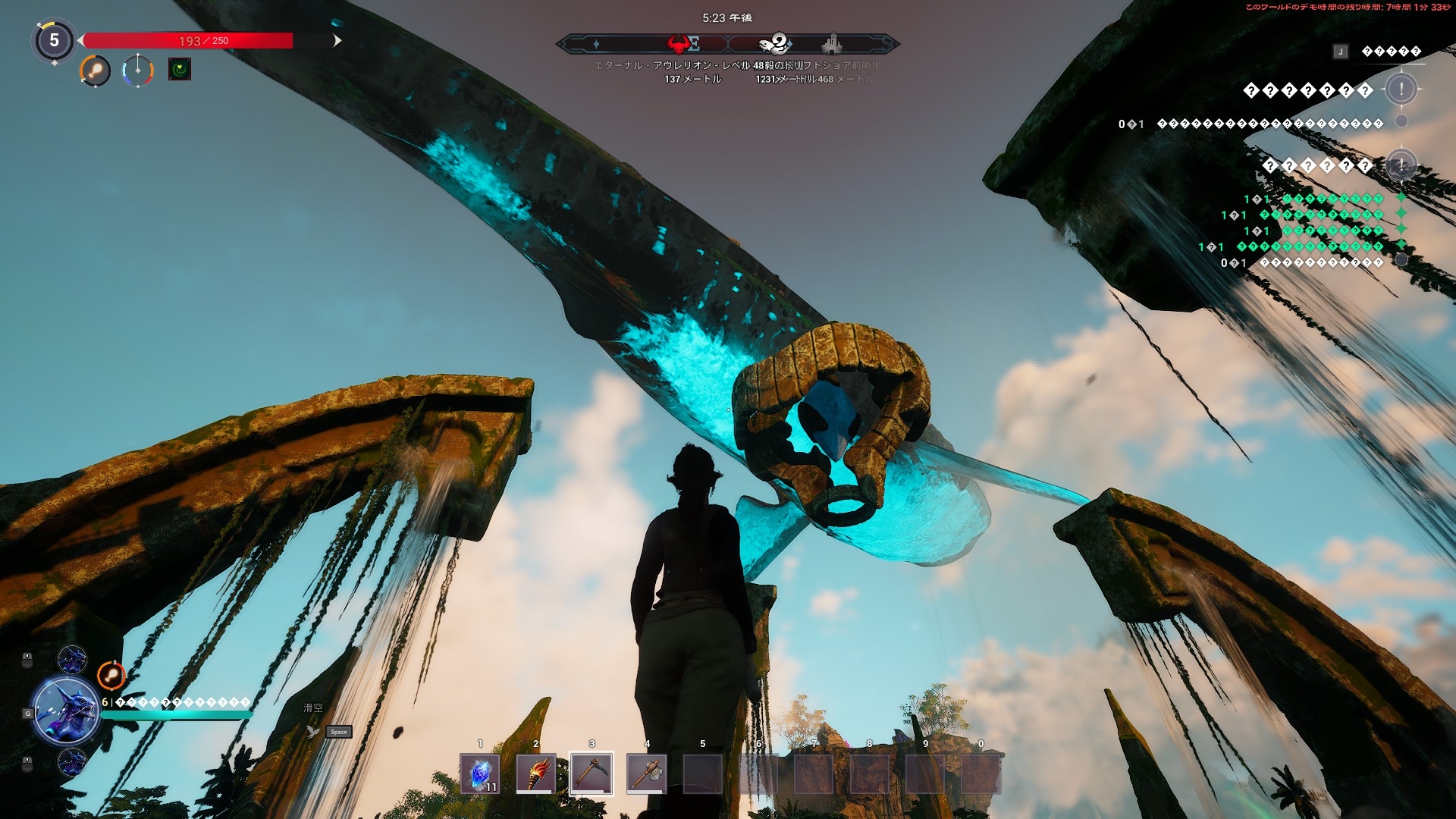Viewport: 1456px width, 819px height.
Task: Click the upper quest exclamation mark icon
Action: tap(1401, 89)
